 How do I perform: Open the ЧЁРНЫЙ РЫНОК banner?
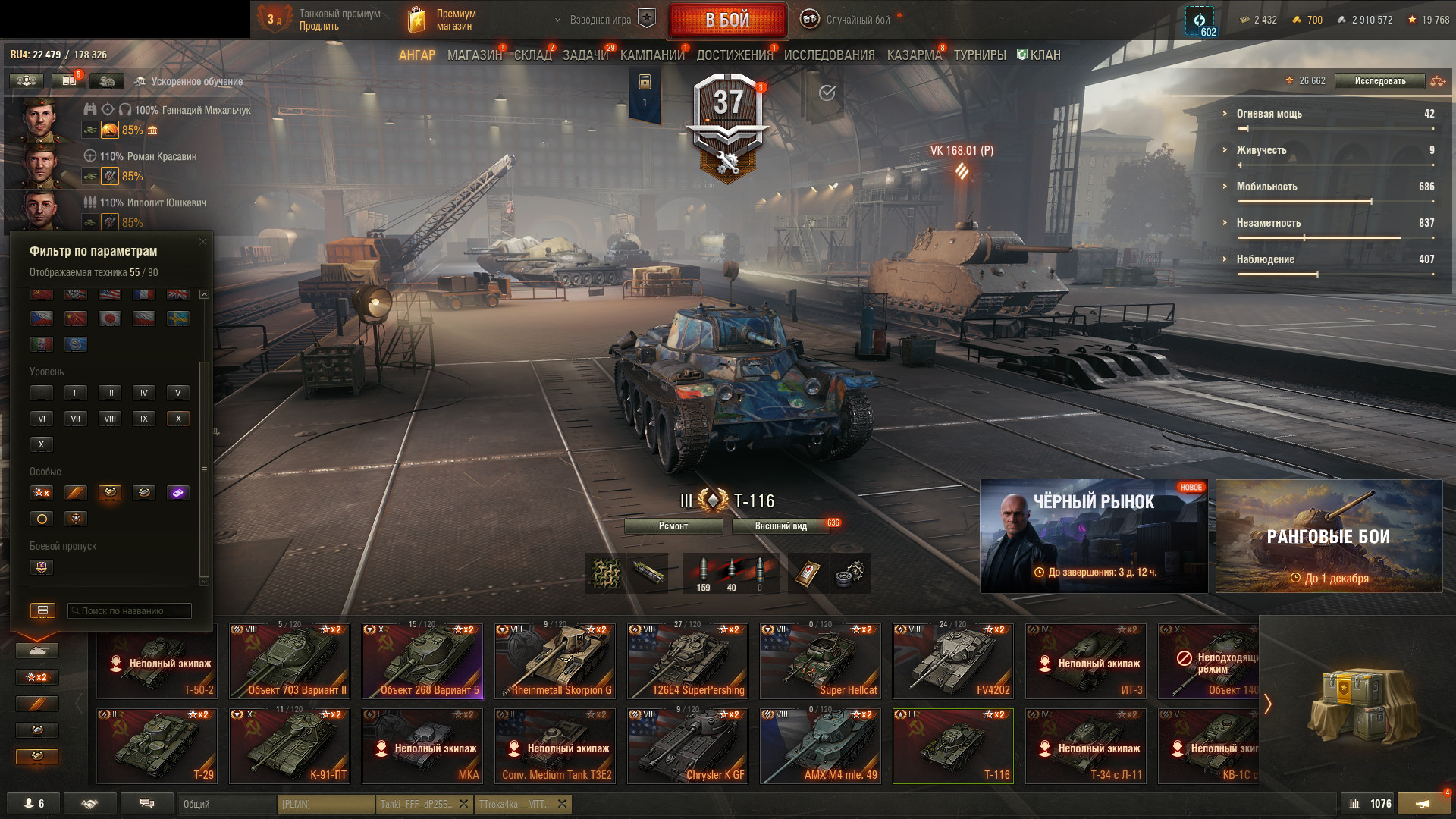[x=1094, y=536]
